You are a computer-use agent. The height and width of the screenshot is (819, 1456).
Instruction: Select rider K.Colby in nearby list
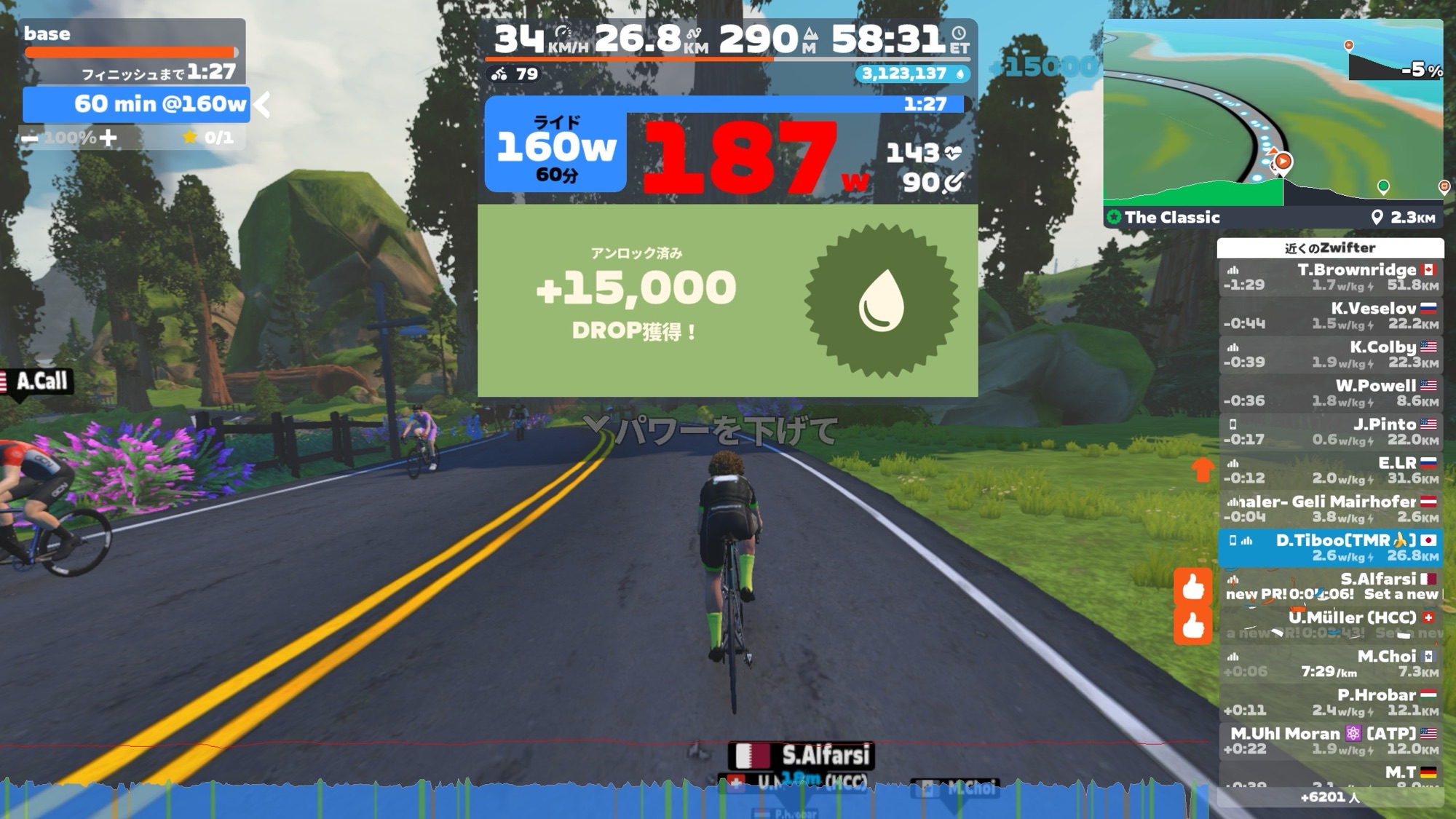(1331, 355)
